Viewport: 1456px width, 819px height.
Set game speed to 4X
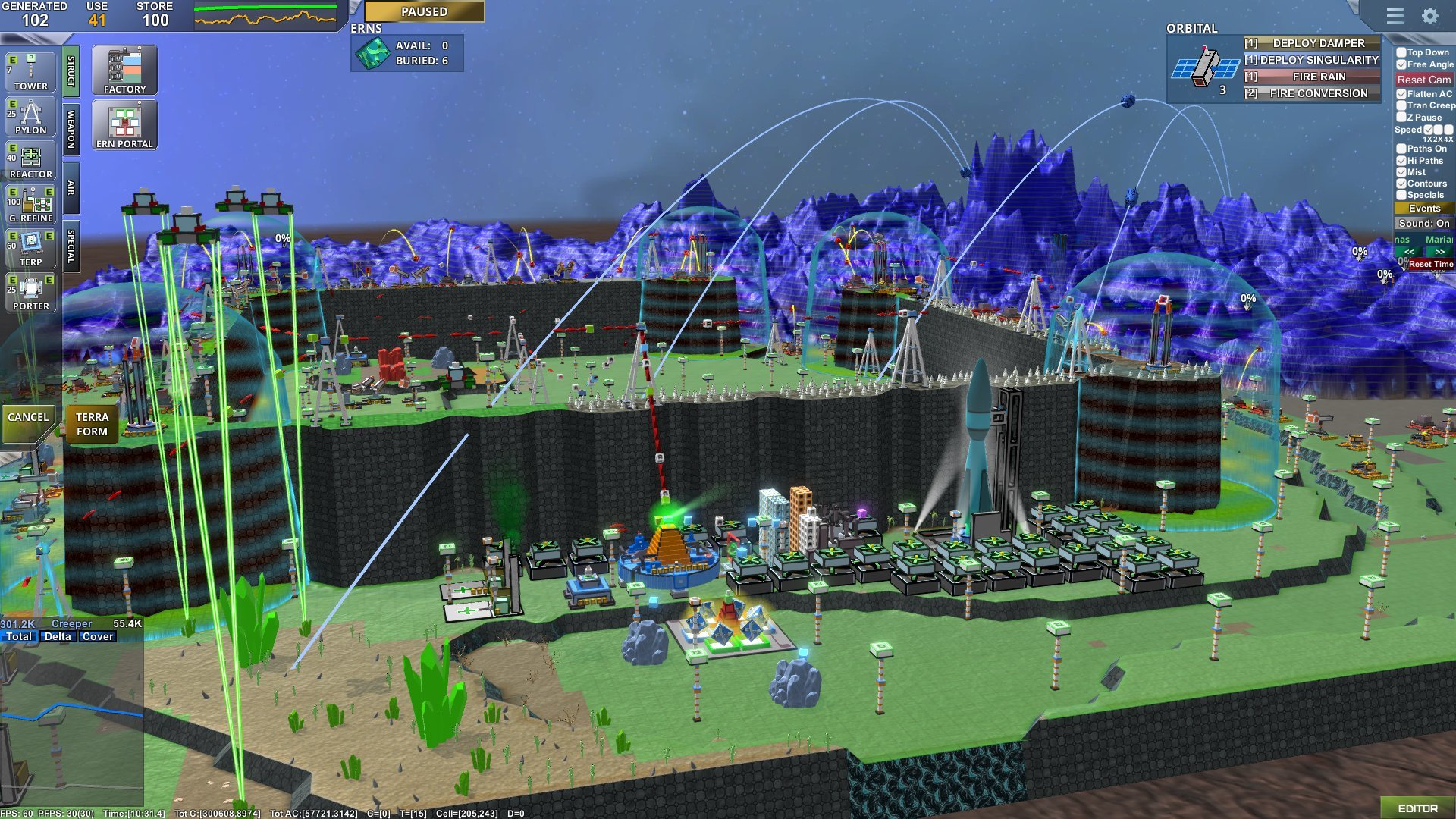coord(1448,130)
